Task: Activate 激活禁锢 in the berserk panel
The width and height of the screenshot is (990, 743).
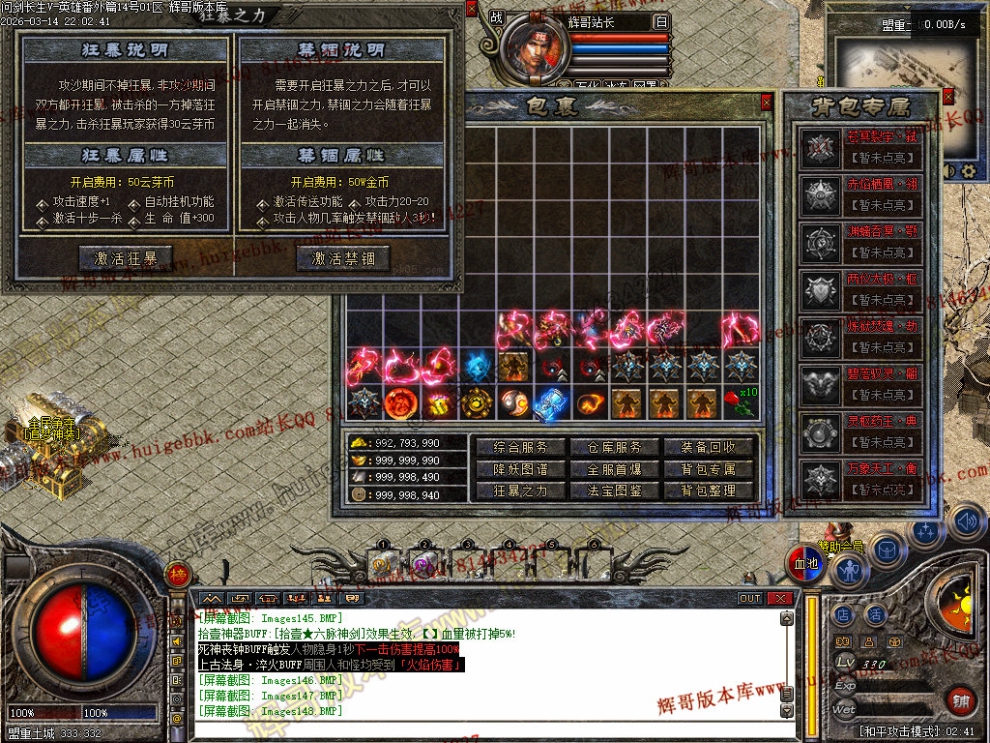Action: tap(343, 258)
